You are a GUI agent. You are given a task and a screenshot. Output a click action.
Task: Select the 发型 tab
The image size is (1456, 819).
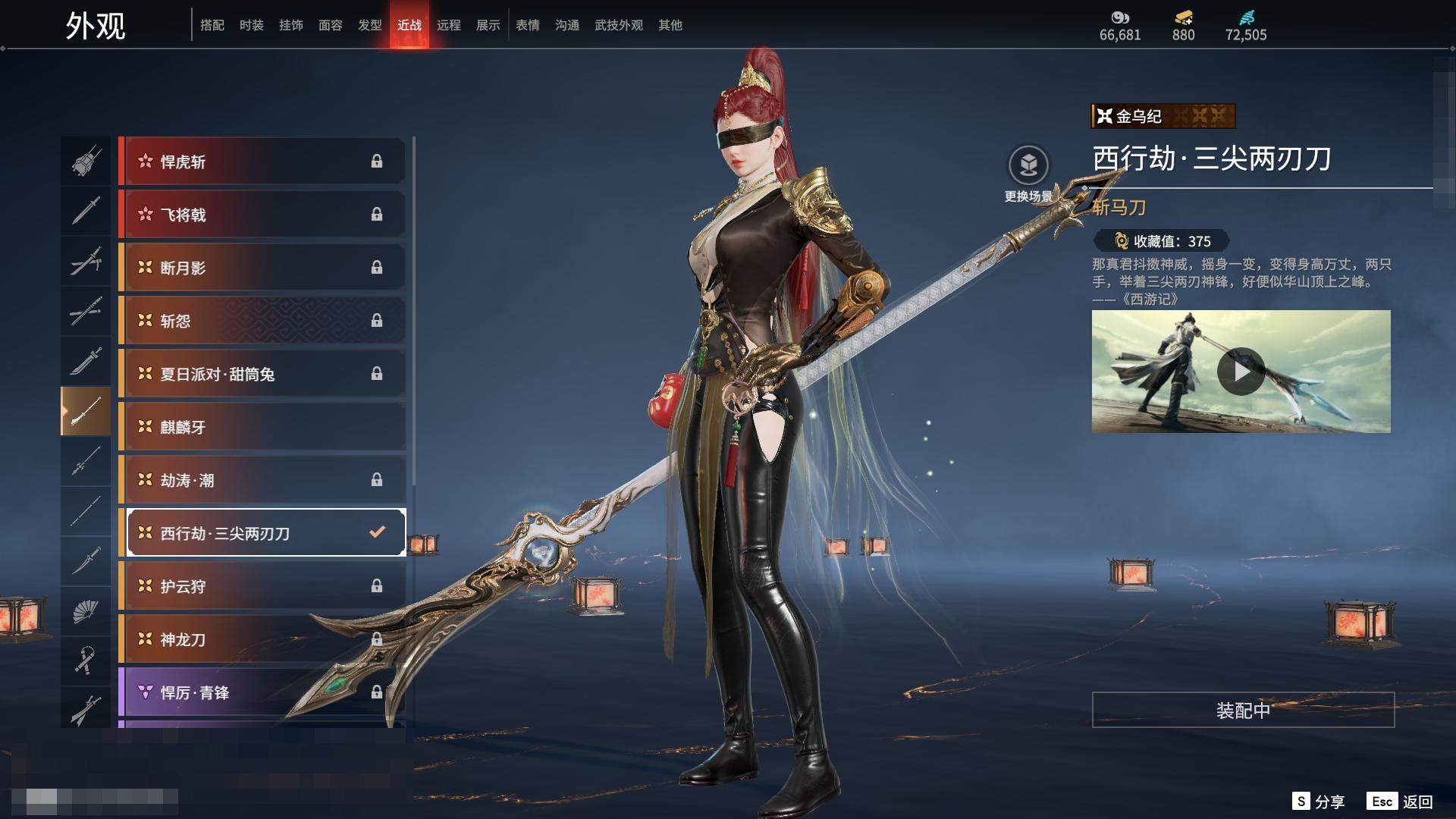[369, 25]
